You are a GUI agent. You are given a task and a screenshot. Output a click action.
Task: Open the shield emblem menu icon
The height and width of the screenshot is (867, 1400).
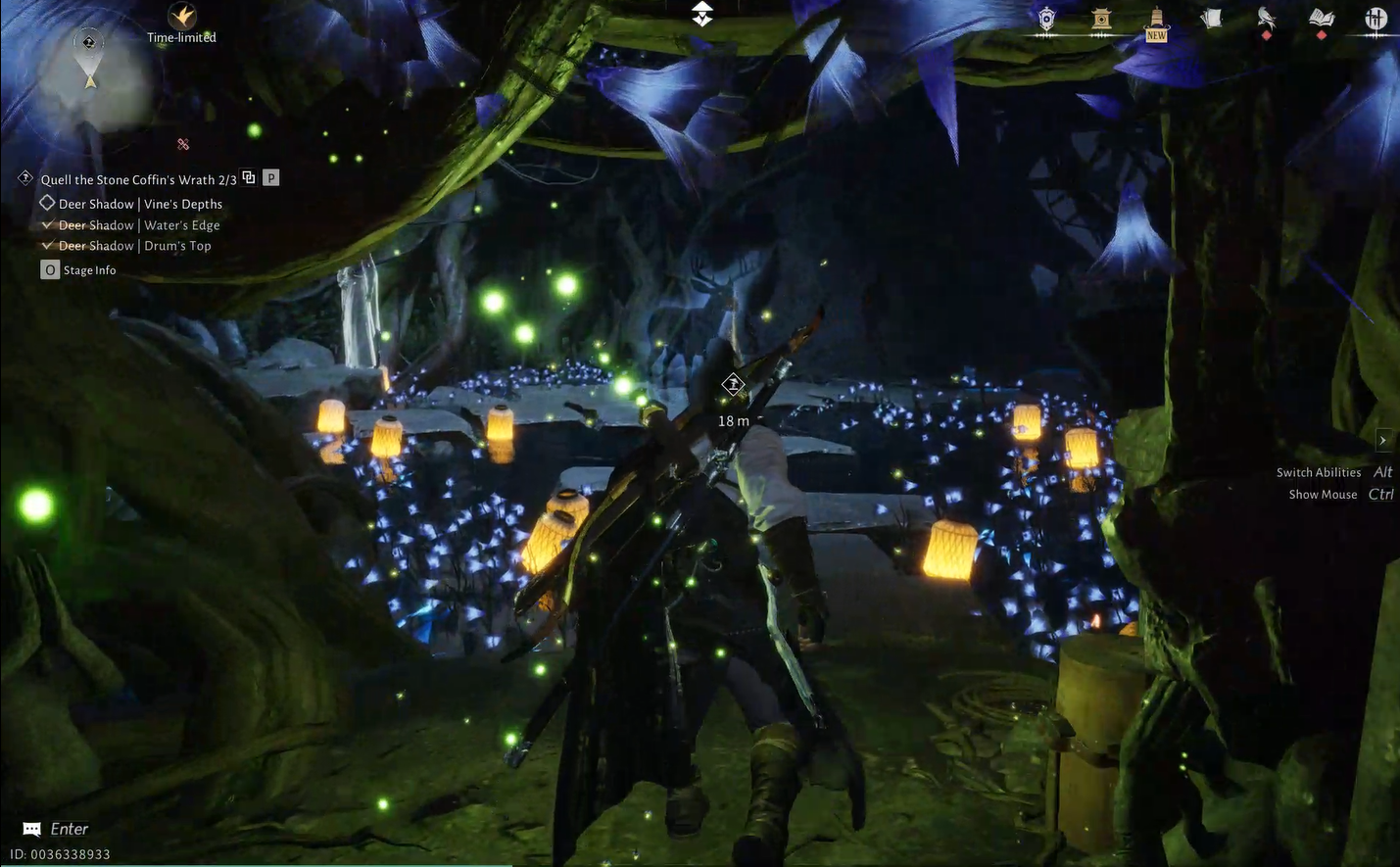[x=1046, y=19]
